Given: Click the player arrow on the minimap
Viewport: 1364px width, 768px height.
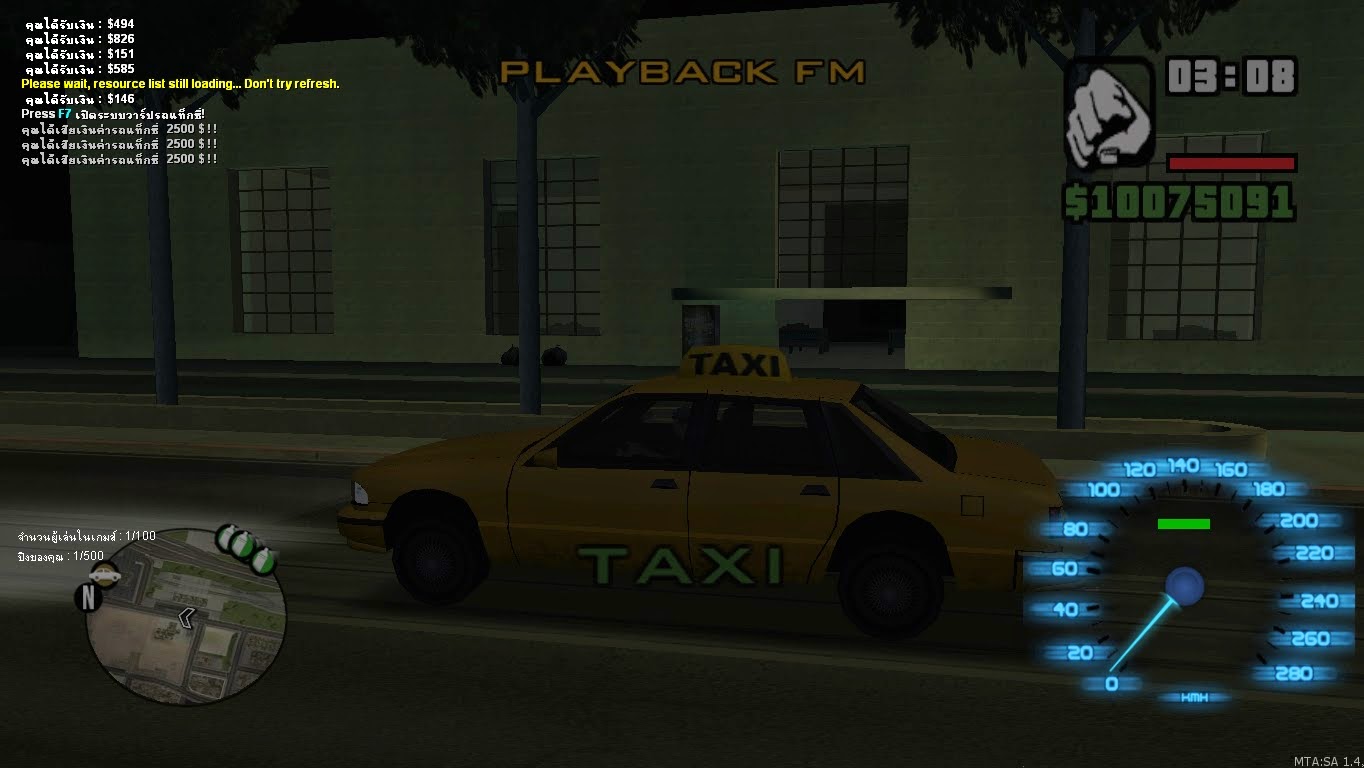Looking at the screenshot, I should point(187,618).
